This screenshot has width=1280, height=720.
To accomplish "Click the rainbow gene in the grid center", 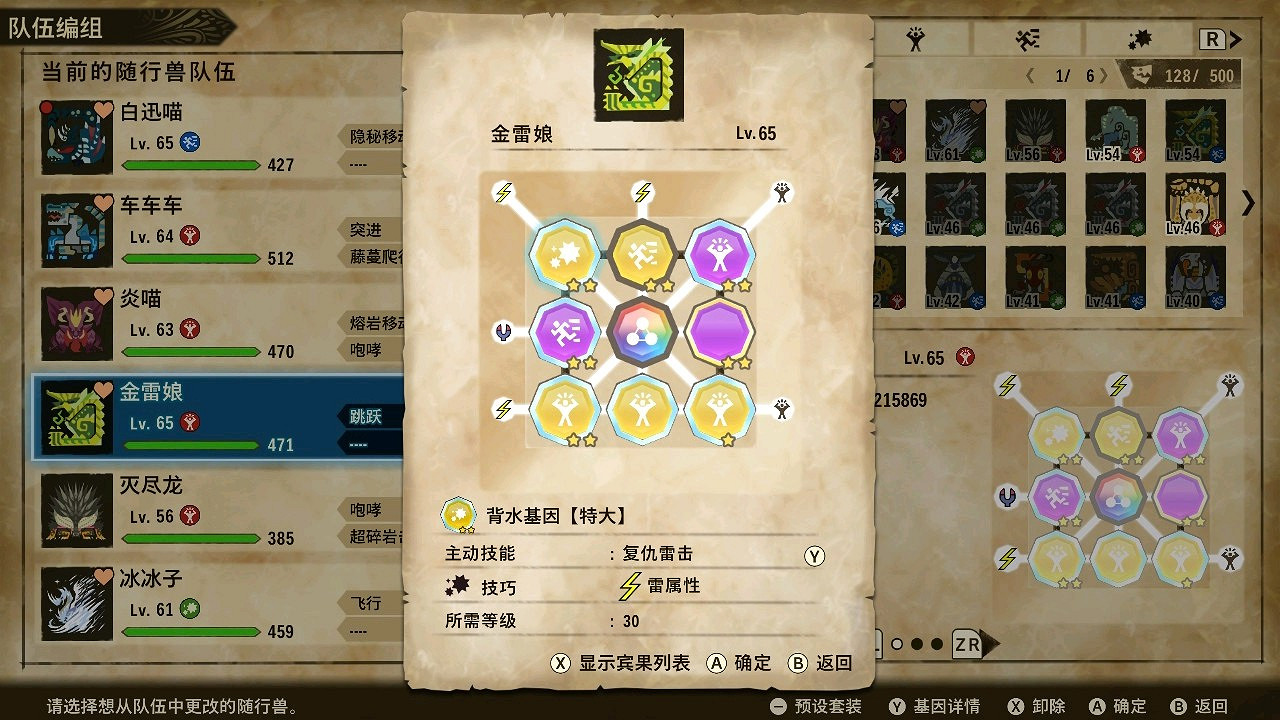I will [641, 330].
